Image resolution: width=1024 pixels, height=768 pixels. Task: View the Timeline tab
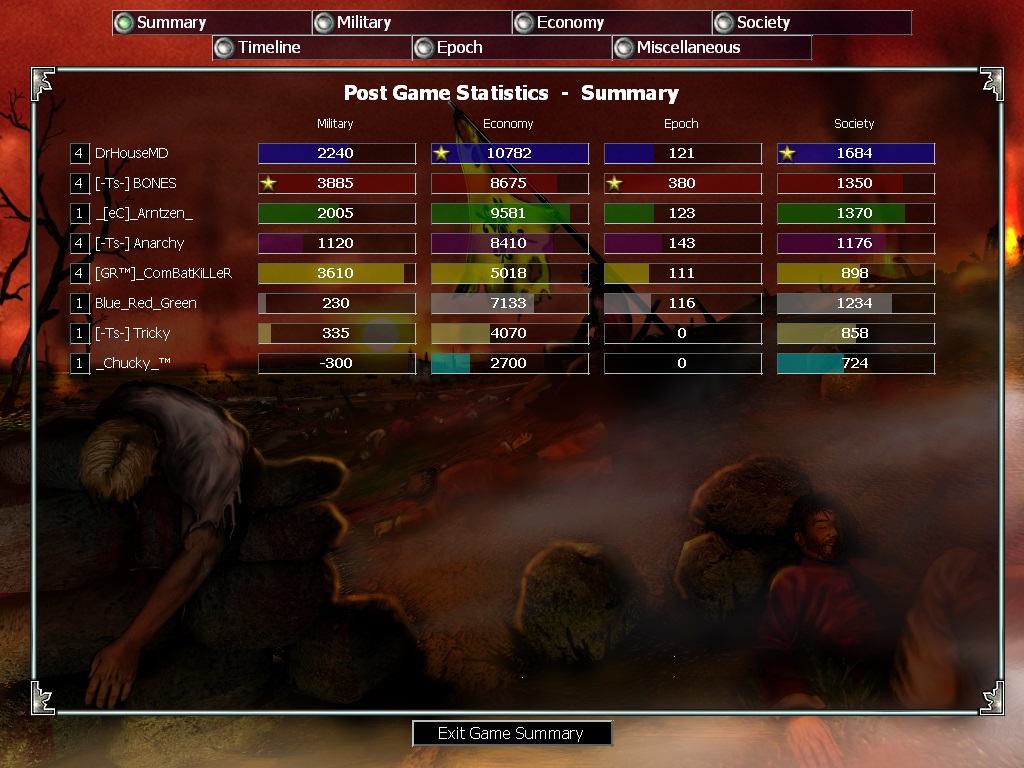pos(311,48)
